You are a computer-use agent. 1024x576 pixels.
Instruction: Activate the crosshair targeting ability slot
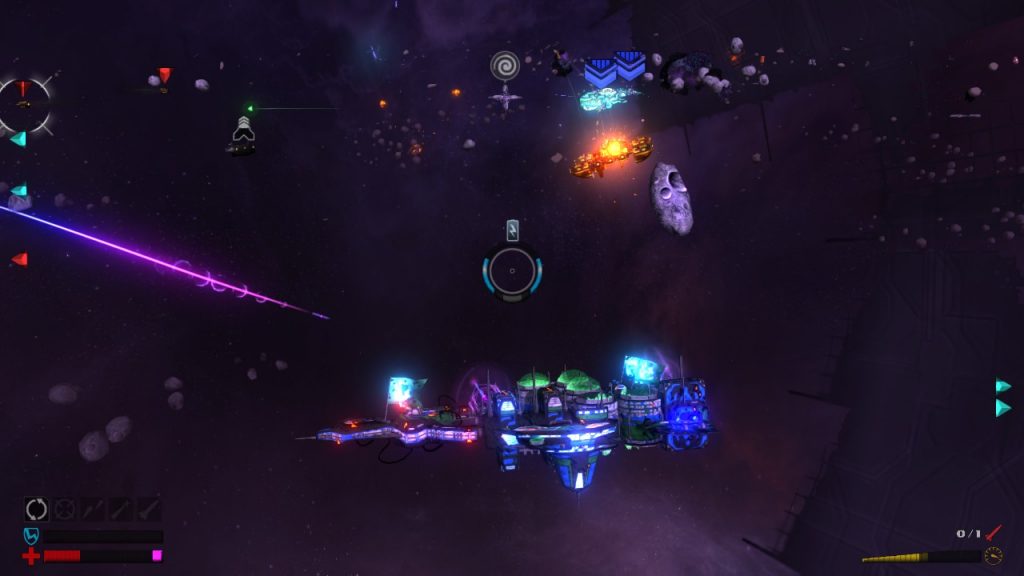pyautogui.click(x=64, y=509)
